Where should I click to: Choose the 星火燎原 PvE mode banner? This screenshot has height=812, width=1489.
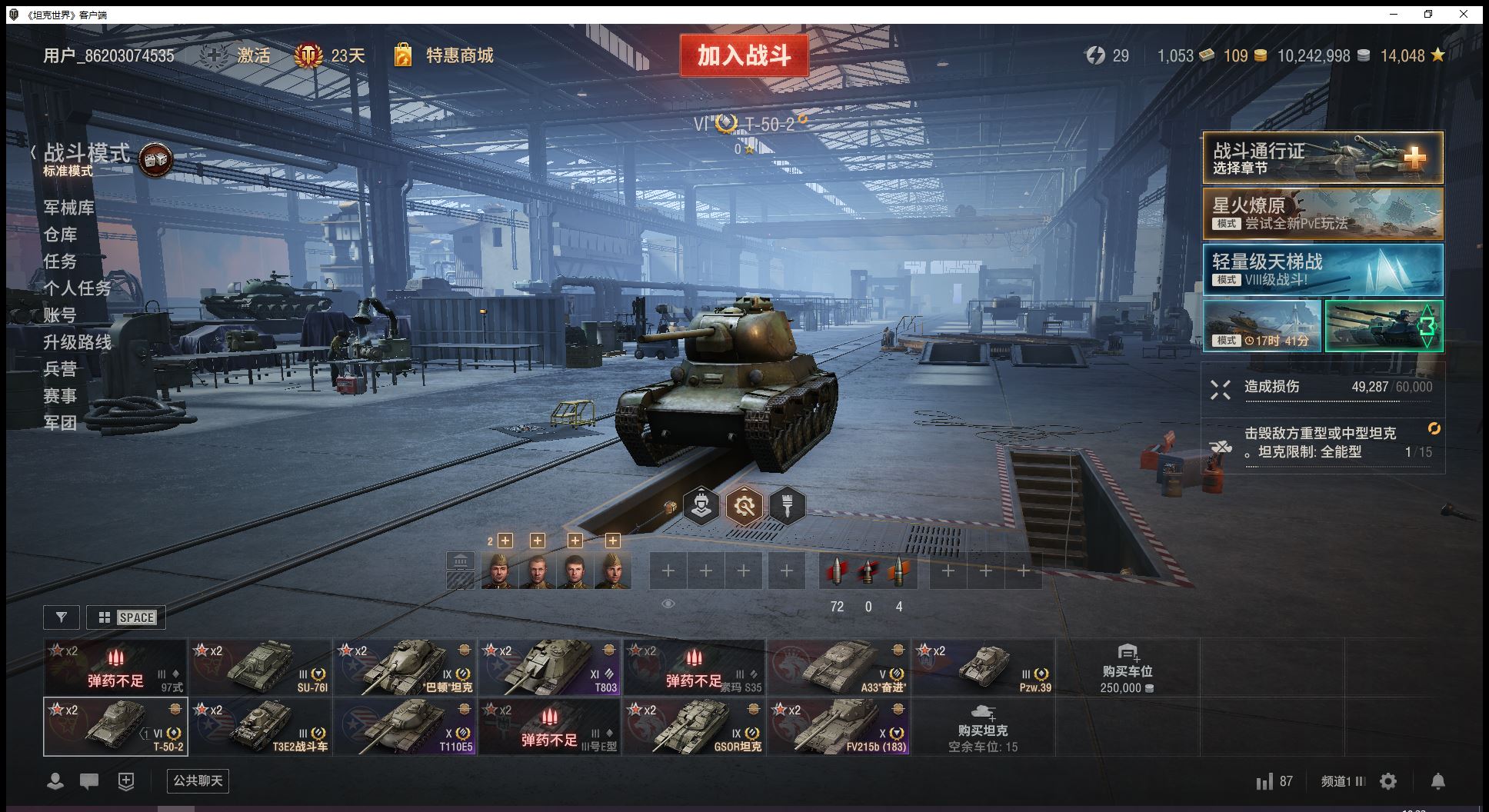coord(1322,215)
